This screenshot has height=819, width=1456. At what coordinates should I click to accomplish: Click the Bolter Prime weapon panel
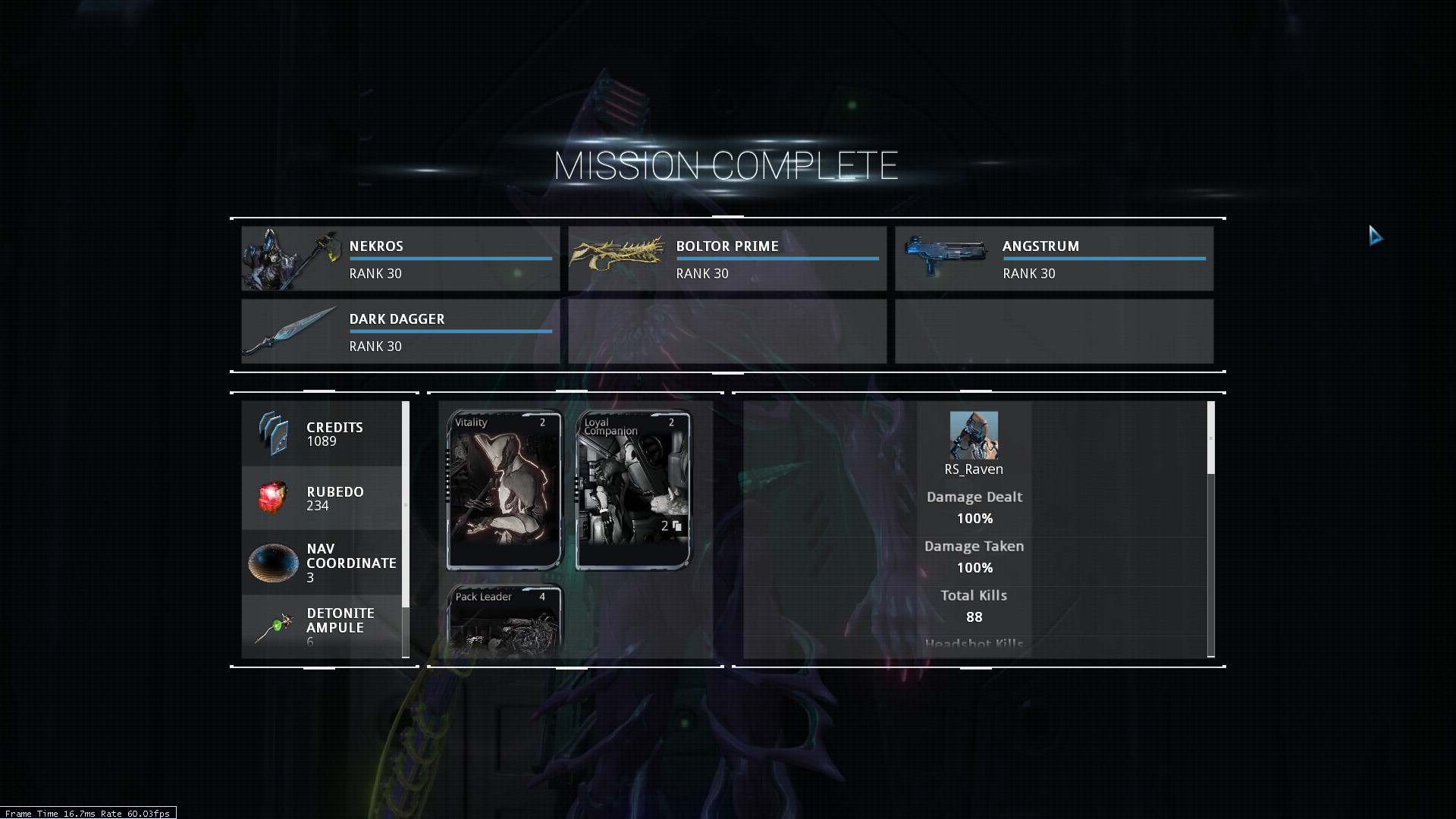(726, 259)
